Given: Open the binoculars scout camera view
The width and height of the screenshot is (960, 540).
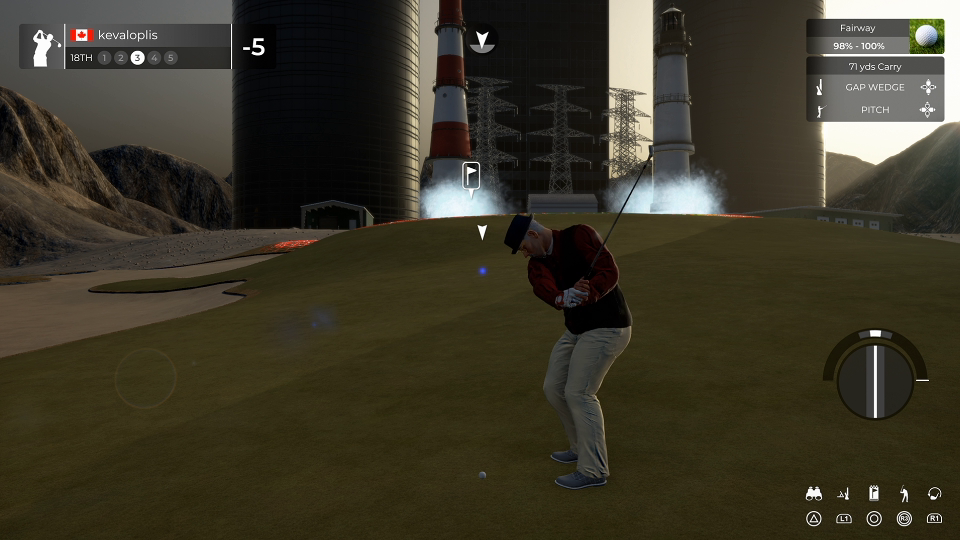Looking at the screenshot, I should click(x=814, y=493).
